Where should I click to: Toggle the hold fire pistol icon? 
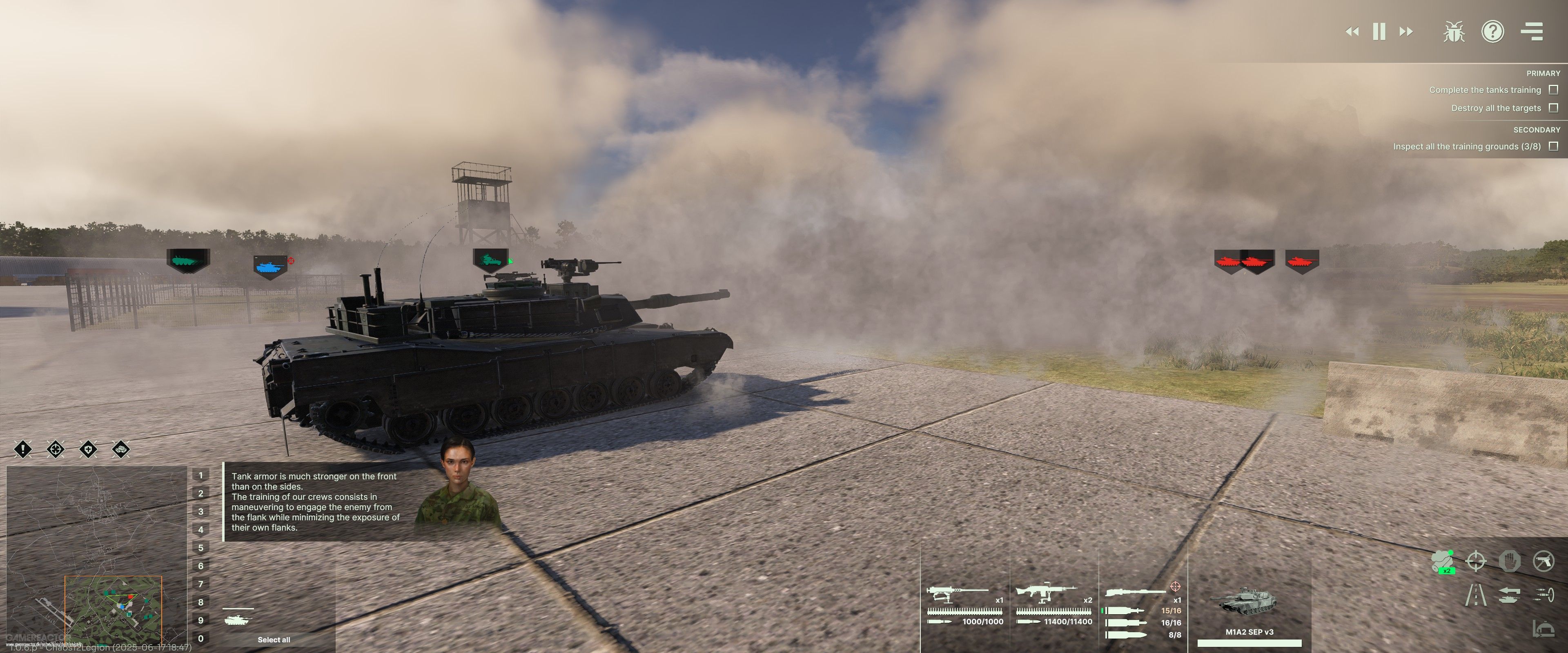coord(1543,561)
